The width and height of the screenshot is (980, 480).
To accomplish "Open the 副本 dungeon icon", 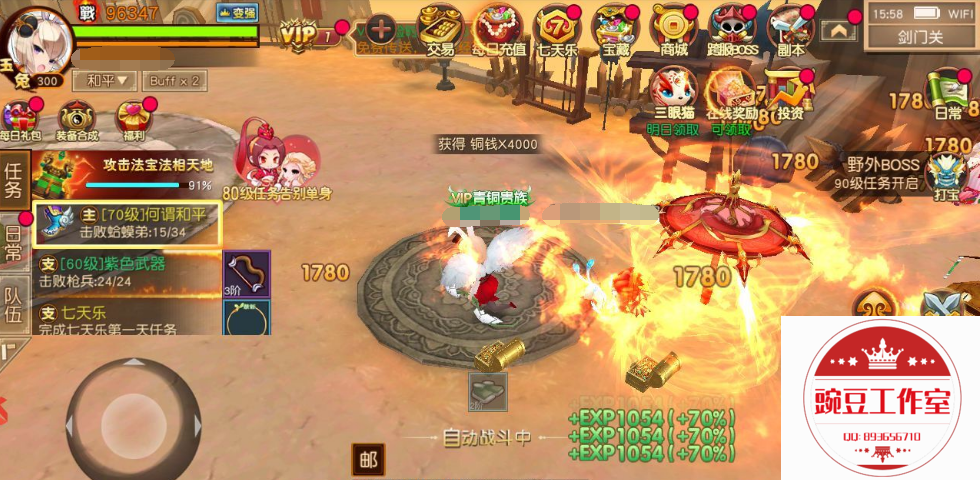I will 792,27.
